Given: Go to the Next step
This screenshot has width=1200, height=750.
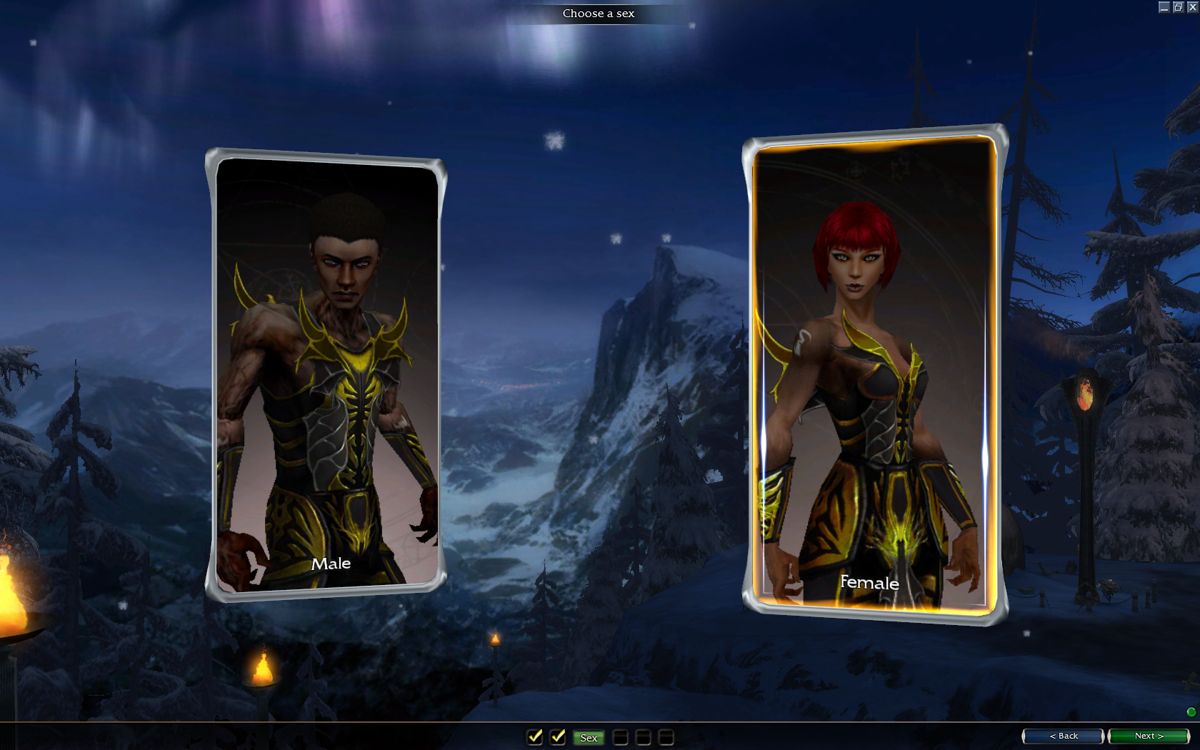Looking at the screenshot, I should coord(1148,736).
